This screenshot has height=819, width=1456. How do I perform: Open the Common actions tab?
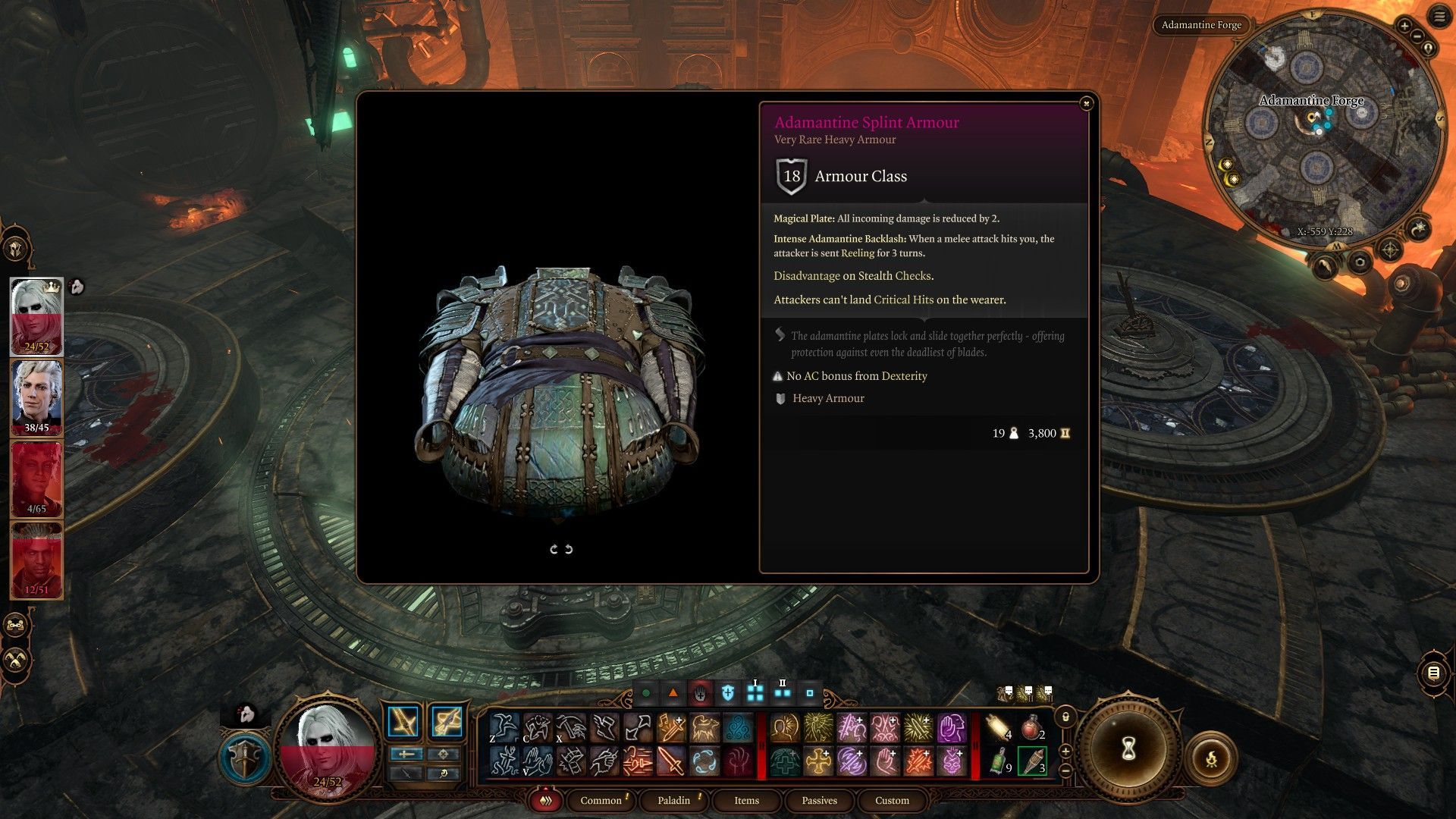(x=601, y=800)
